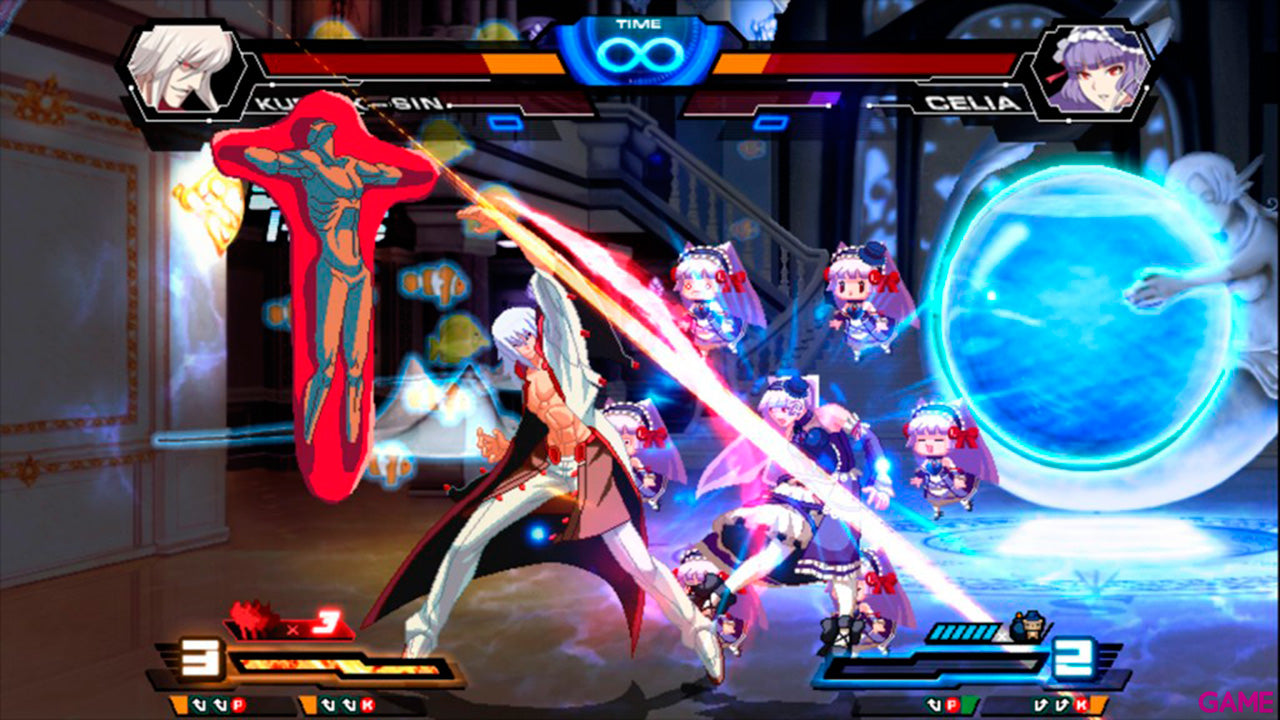Click the K kick button icon in Celia's command display
Viewport: 1280px width, 720px height.
click(x=1079, y=705)
